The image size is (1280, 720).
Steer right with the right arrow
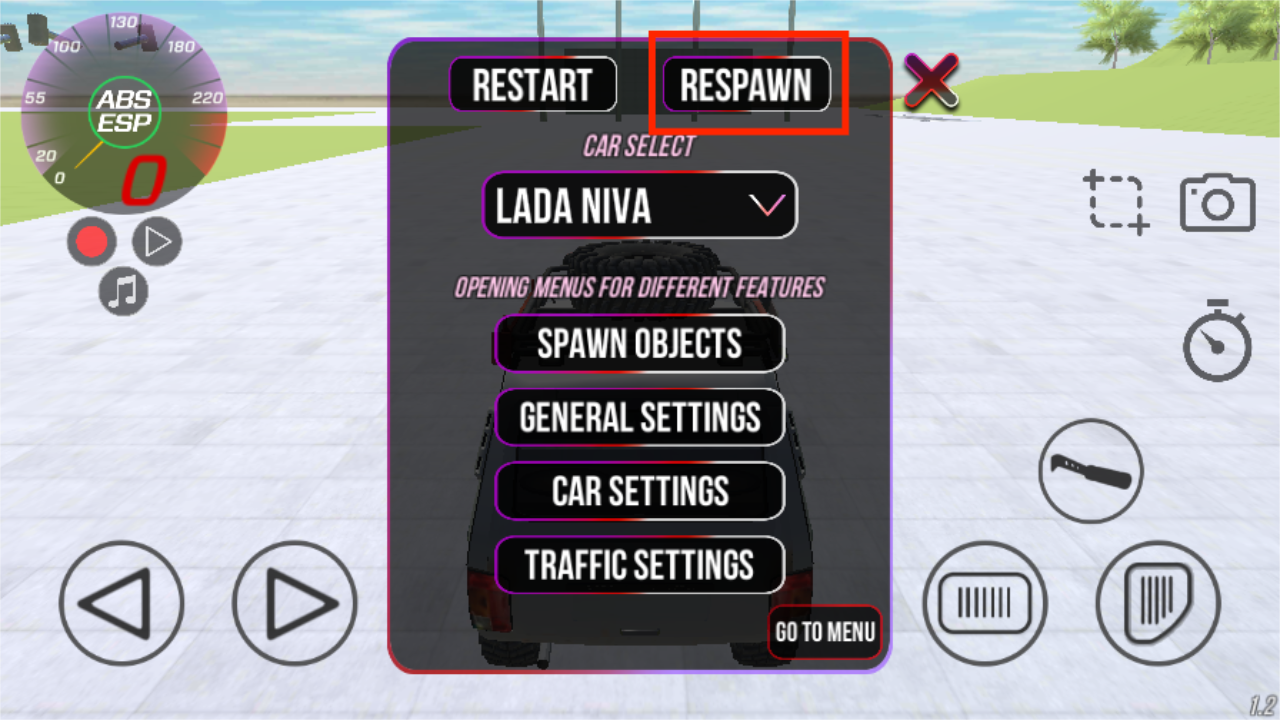(295, 603)
